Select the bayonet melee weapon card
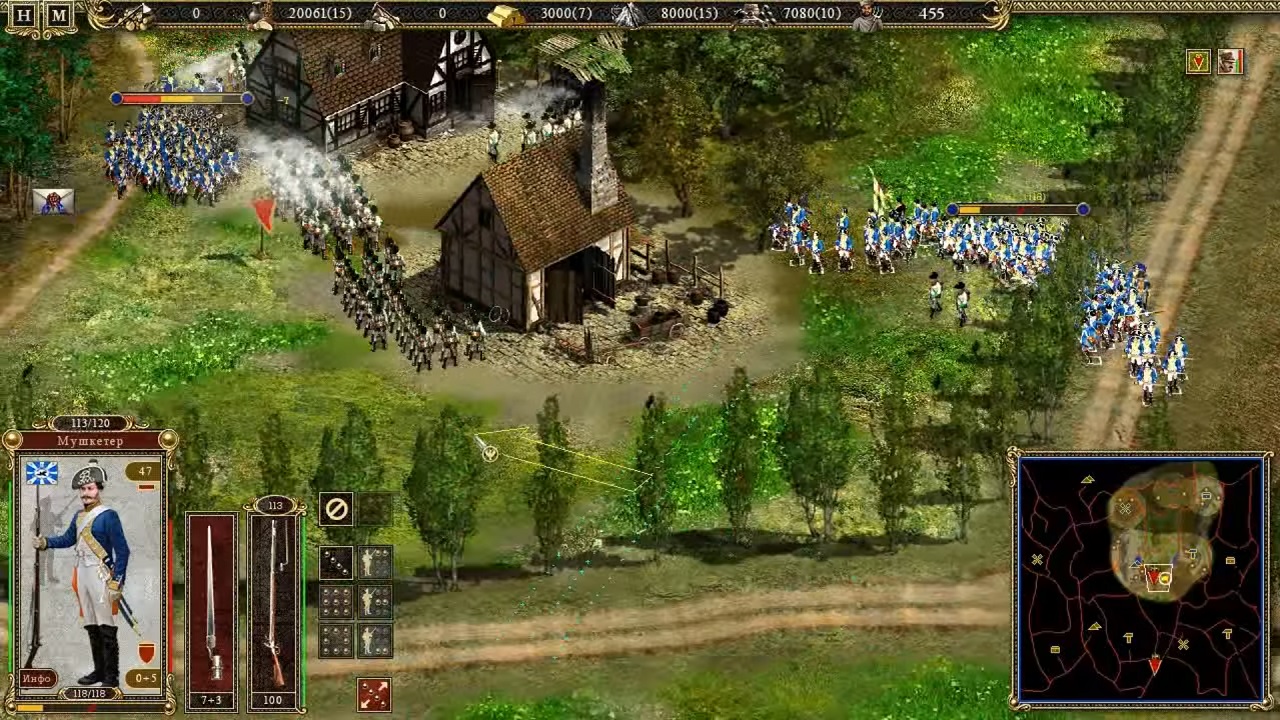The height and width of the screenshot is (720, 1280). click(x=211, y=602)
